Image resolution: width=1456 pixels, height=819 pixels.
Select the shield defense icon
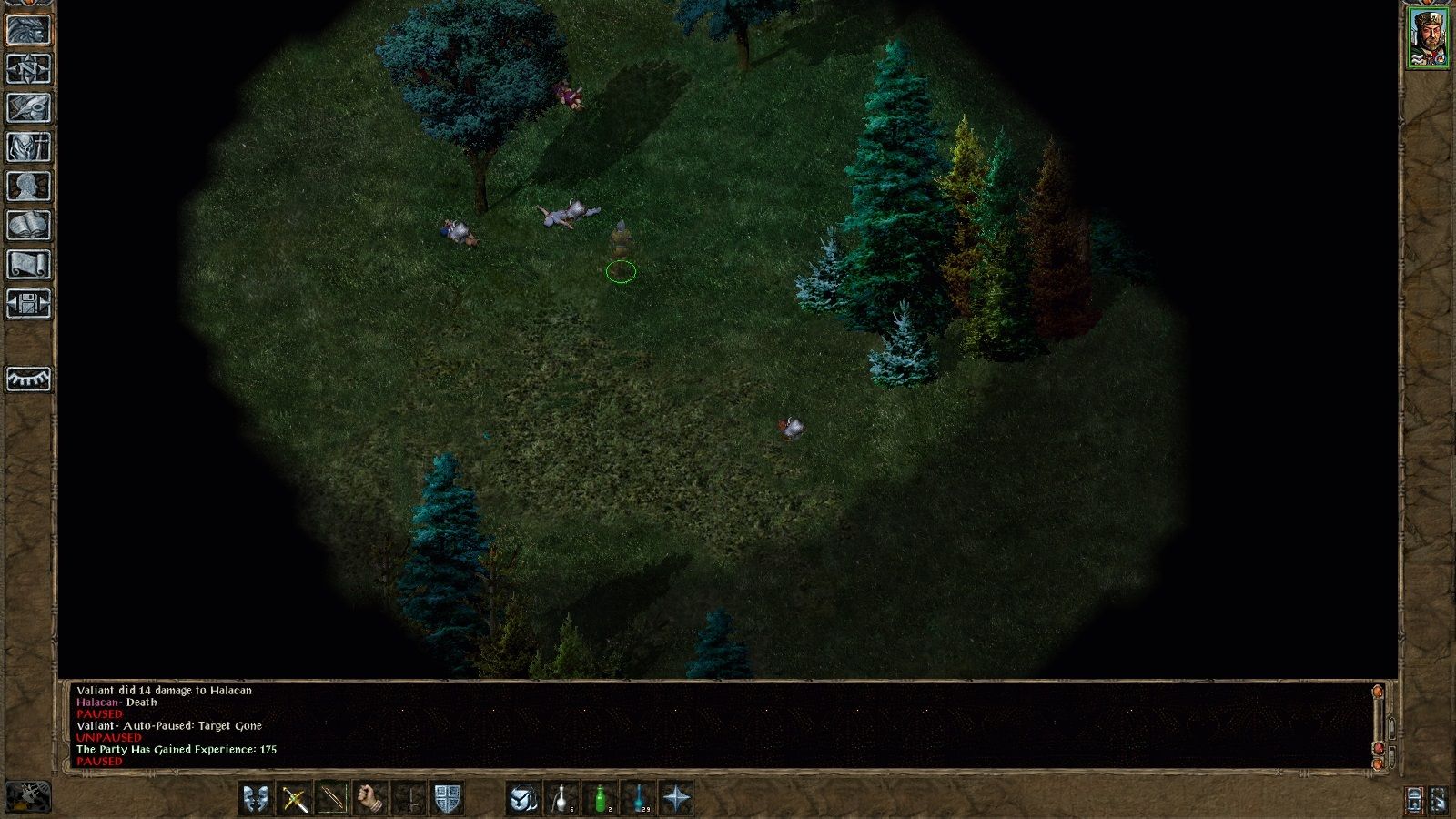(x=447, y=798)
